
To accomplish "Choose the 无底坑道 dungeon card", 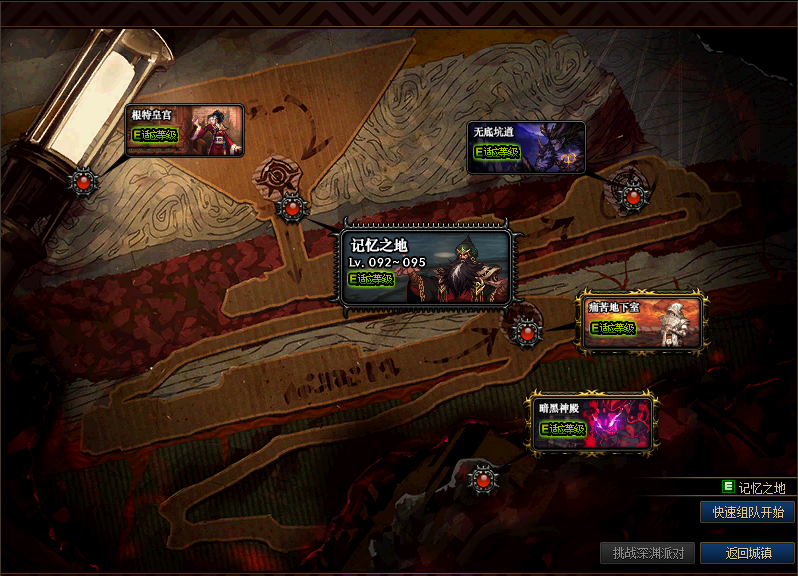I will (x=526, y=148).
